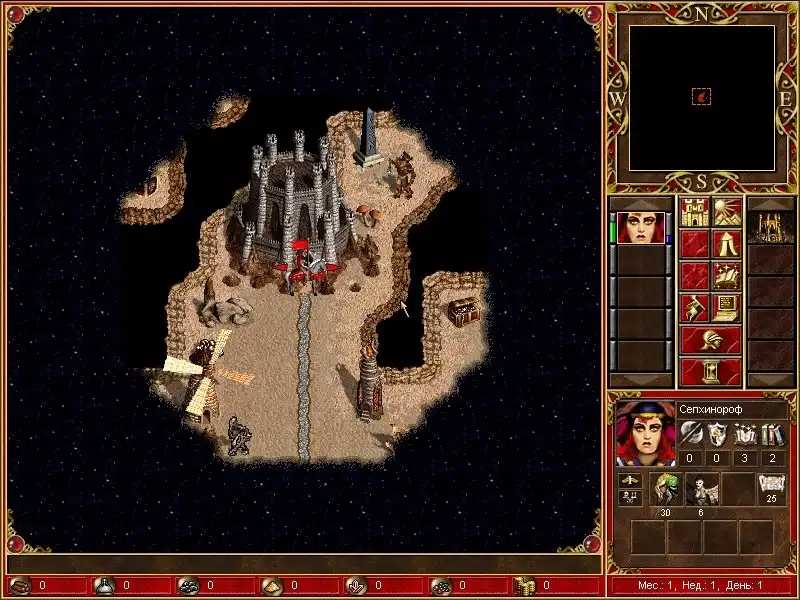Screen dimensions: 800x600
Task: Click the hero list scroll-up arrow
Action: (x=639, y=203)
